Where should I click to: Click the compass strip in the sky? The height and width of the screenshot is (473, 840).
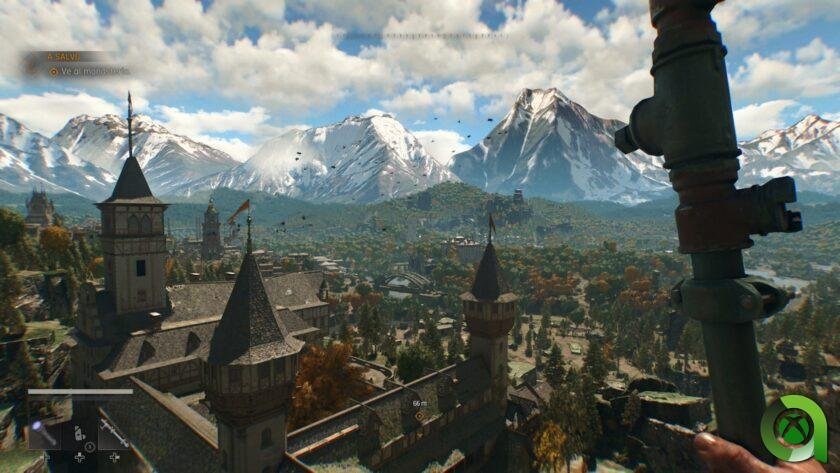420,36
